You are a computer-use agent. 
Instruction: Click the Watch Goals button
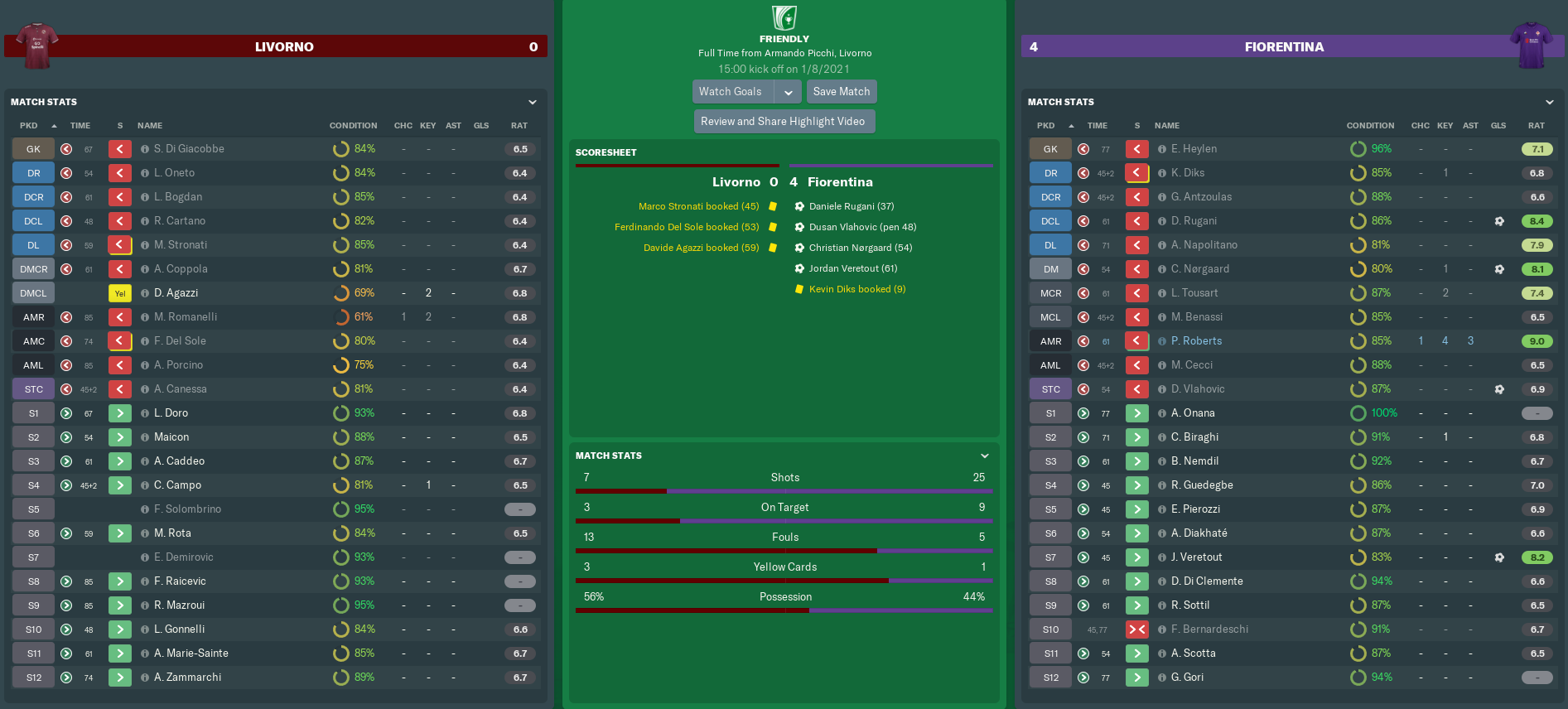731,92
